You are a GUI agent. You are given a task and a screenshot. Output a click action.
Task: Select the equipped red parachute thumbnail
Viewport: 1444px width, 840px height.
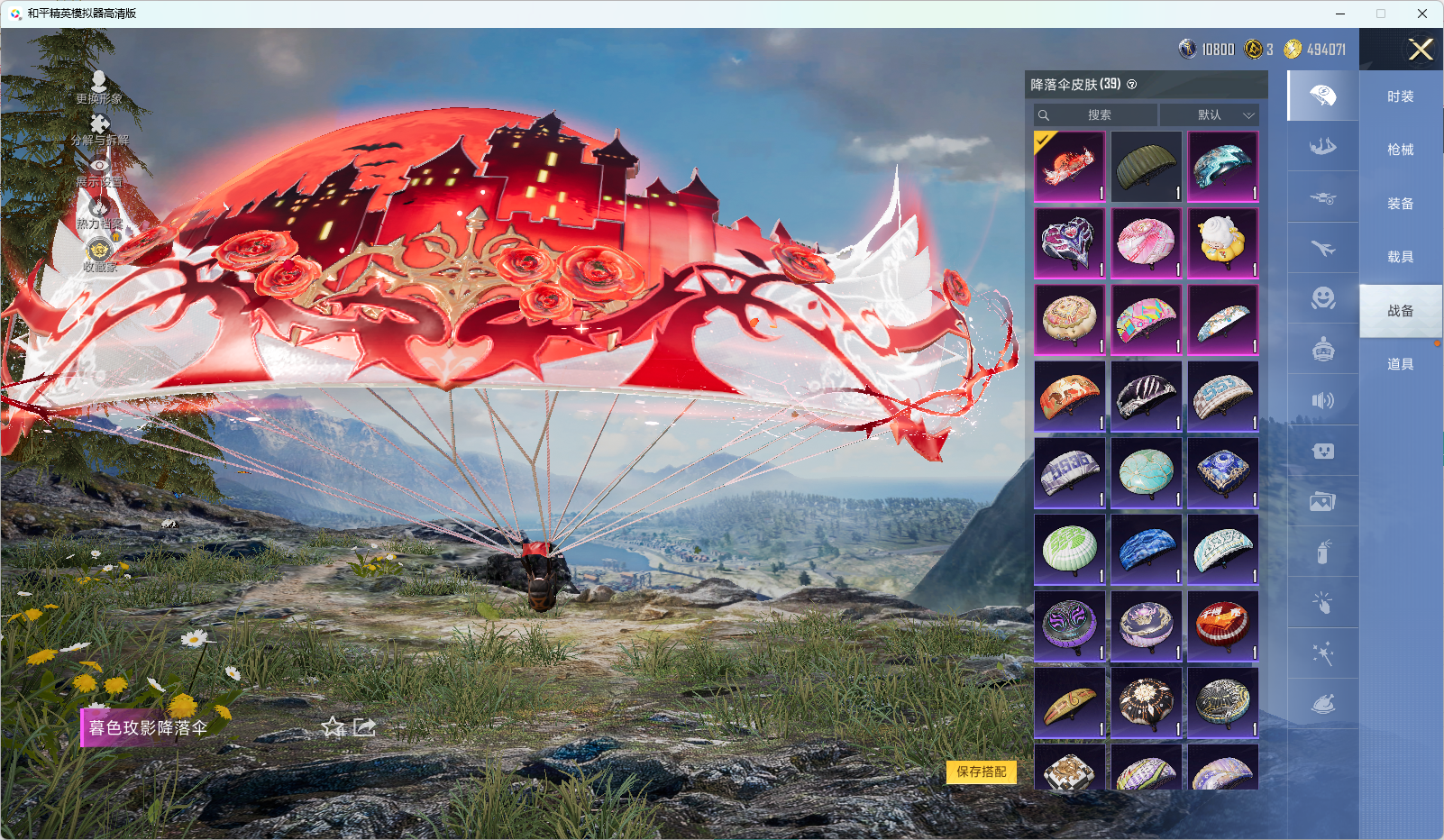point(1069,167)
